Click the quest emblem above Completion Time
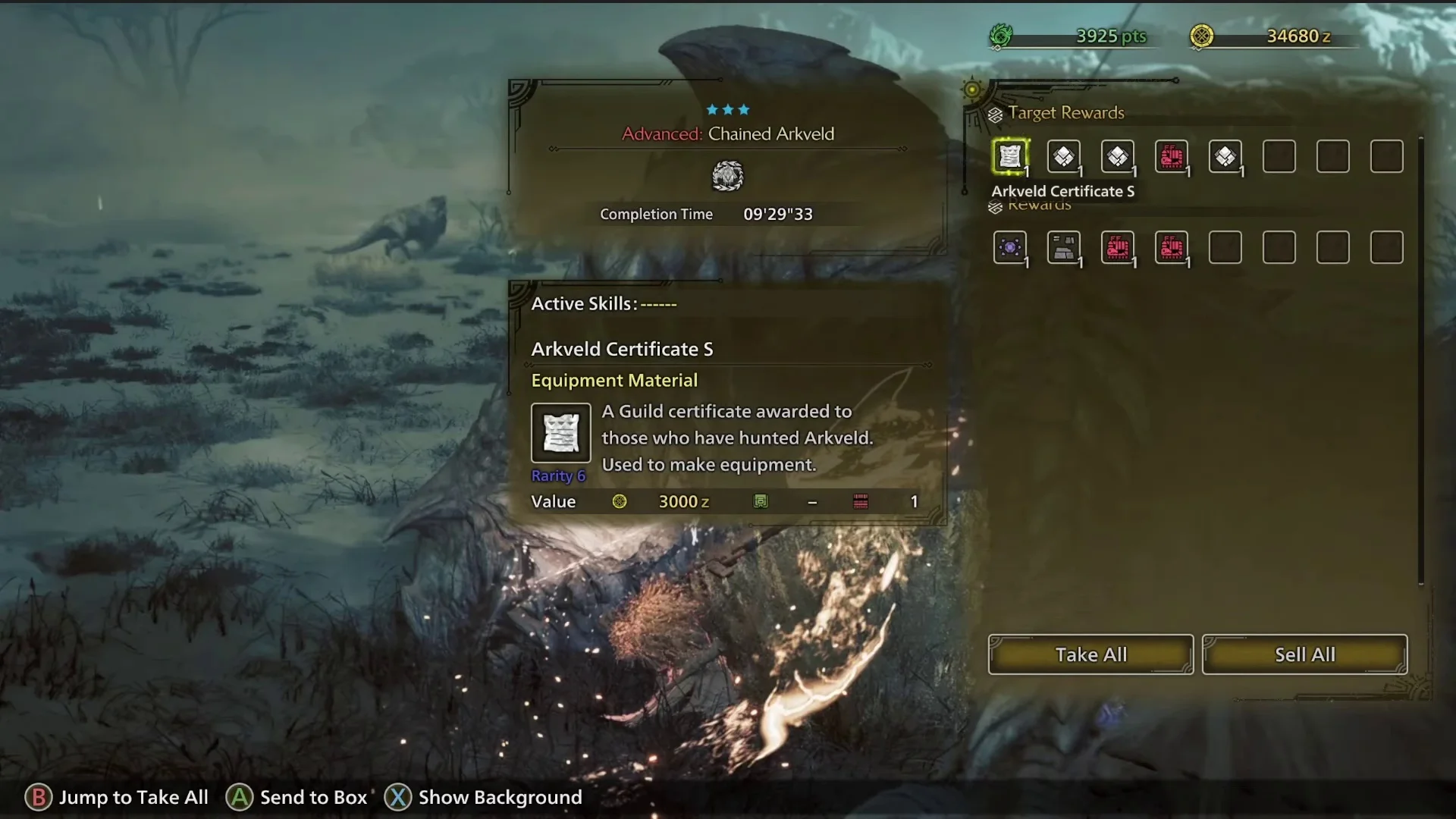The height and width of the screenshot is (819, 1456). (729, 175)
